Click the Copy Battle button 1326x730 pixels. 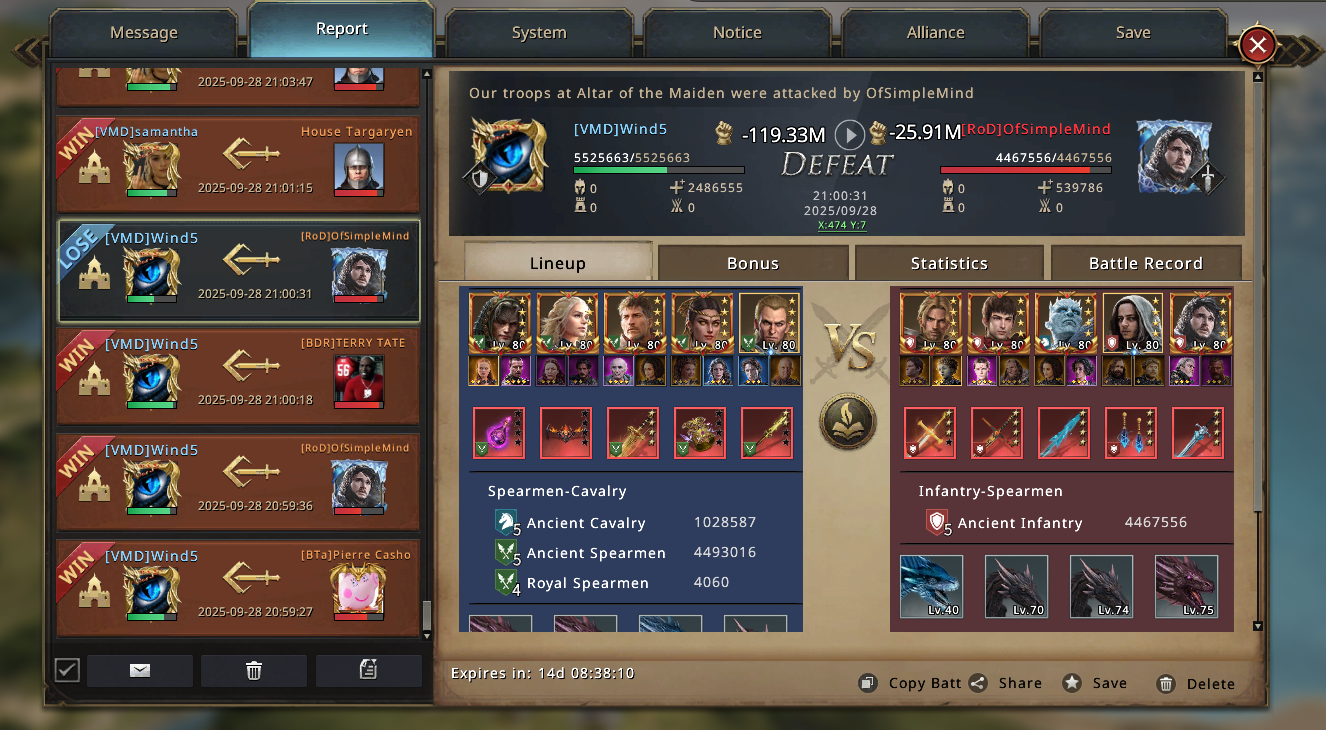(x=910, y=683)
